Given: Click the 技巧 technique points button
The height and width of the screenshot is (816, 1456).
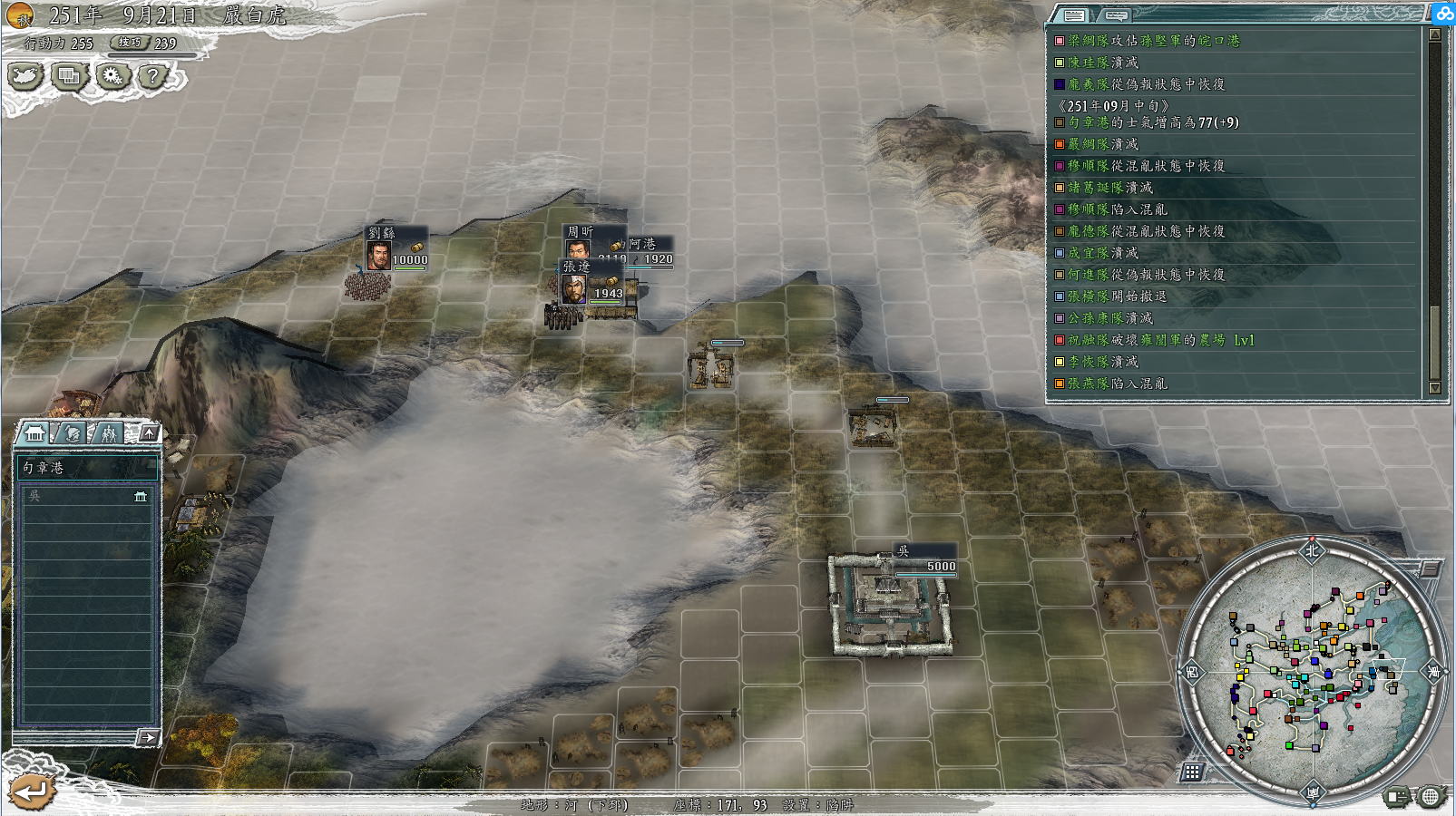Looking at the screenshot, I should [131, 43].
